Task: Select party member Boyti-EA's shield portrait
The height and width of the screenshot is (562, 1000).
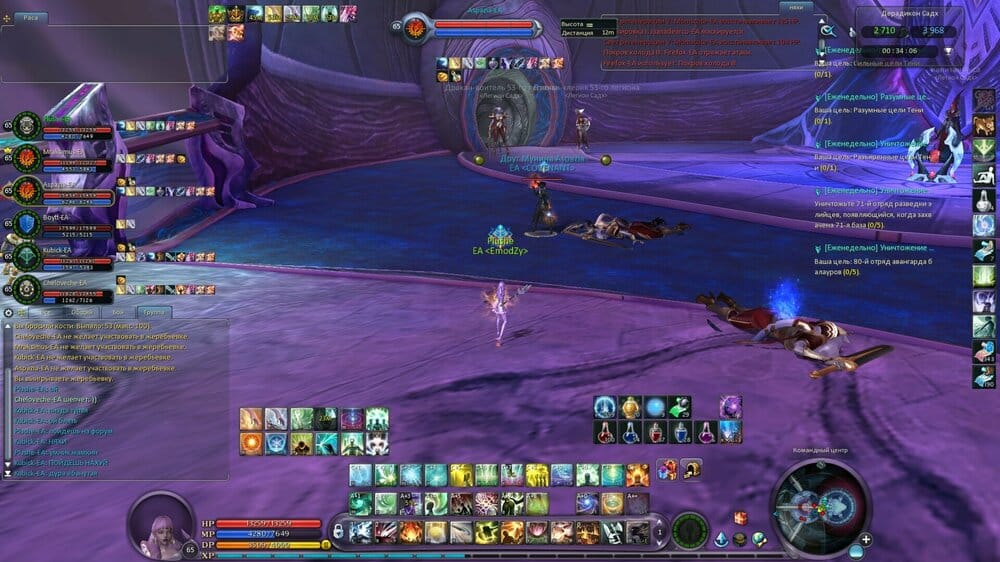Action: click(x=27, y=221)
